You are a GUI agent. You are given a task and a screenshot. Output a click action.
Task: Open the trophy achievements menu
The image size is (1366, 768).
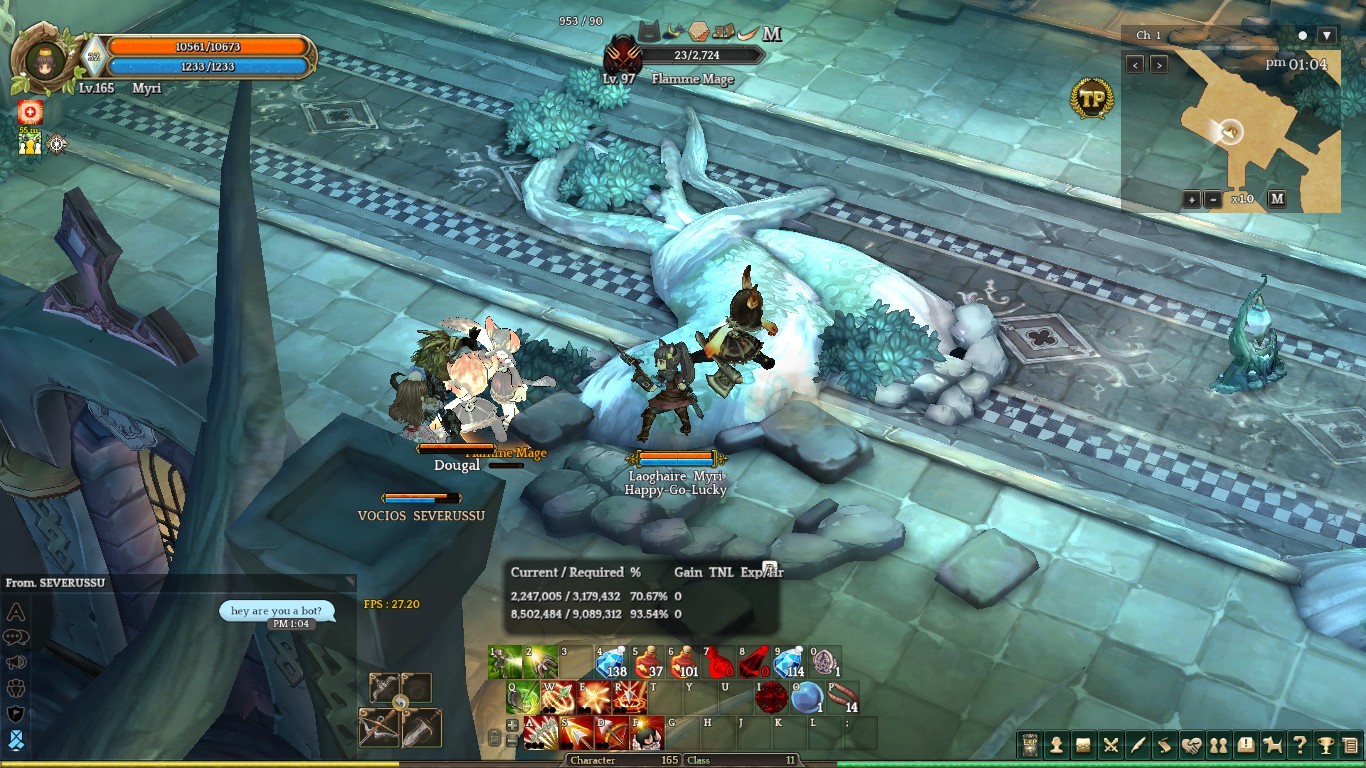click(x=1325, y=745)
